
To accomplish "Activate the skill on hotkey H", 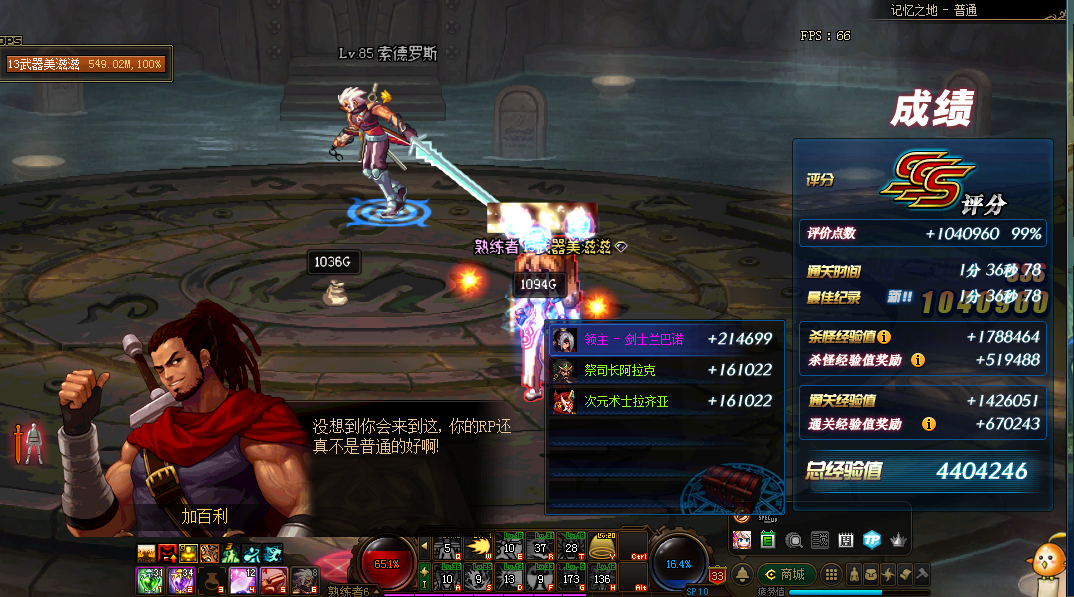I will 603,579.
